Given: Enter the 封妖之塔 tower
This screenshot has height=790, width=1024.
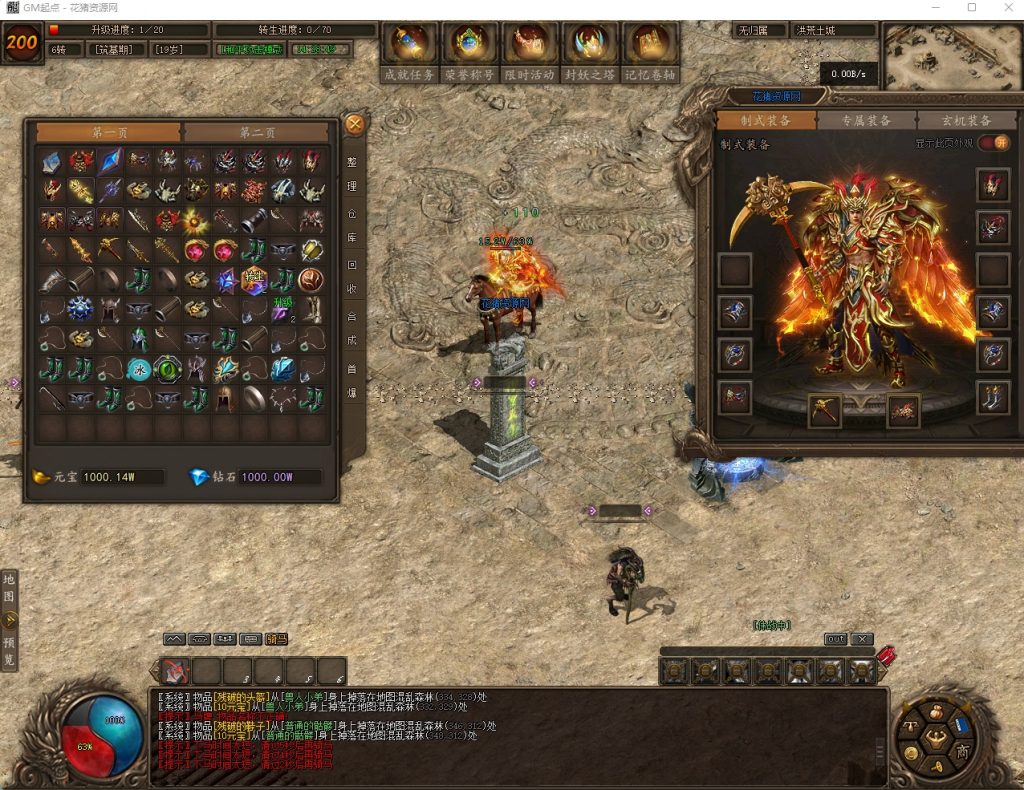Looking at the screenshot, I should pos(590,52).
